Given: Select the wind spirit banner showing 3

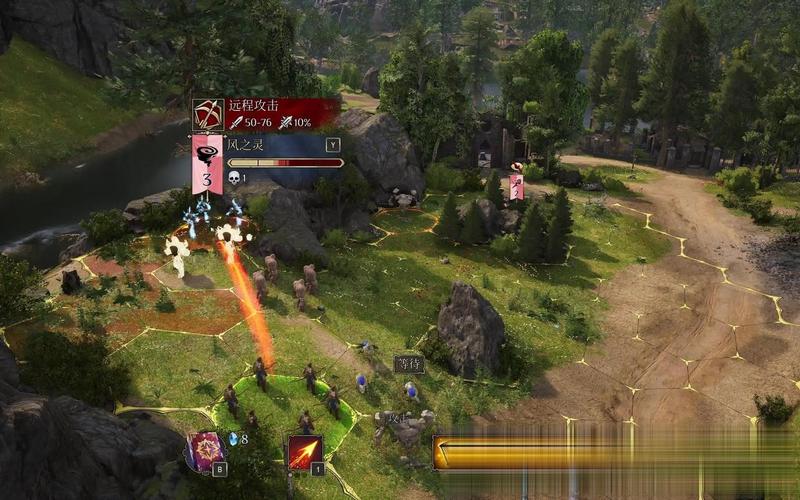Looking at the screenshot, I should click(x=207, y=164).
